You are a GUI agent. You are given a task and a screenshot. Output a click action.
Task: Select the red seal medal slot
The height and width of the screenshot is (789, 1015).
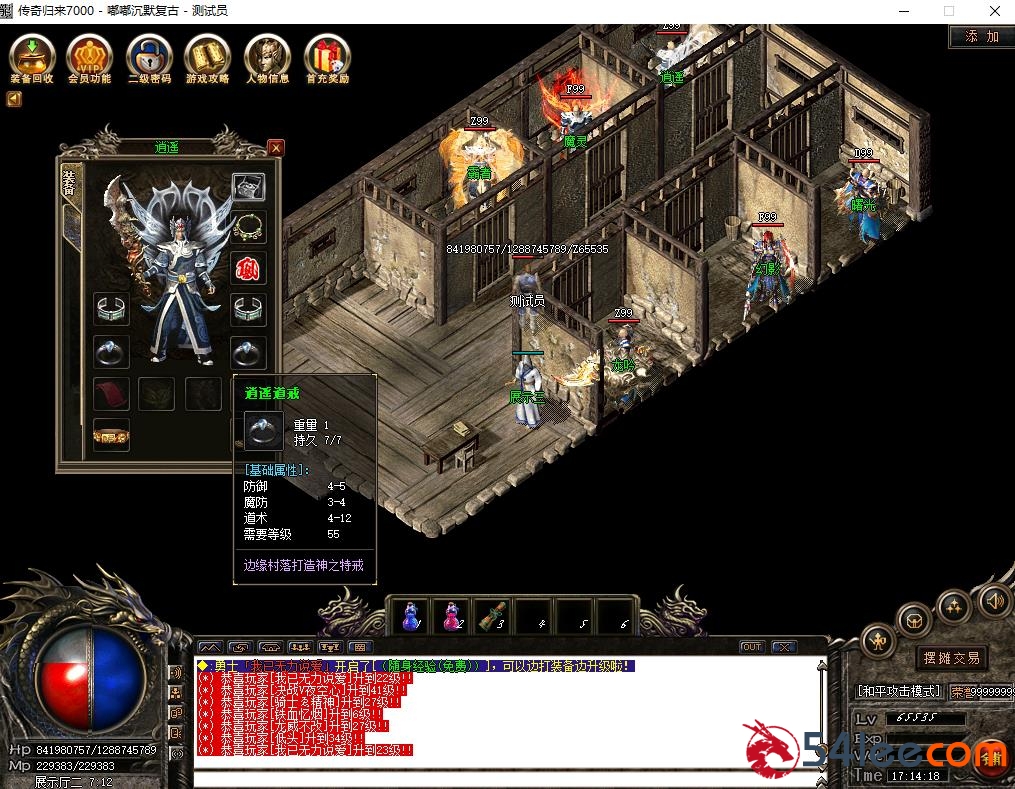(249, 268)
